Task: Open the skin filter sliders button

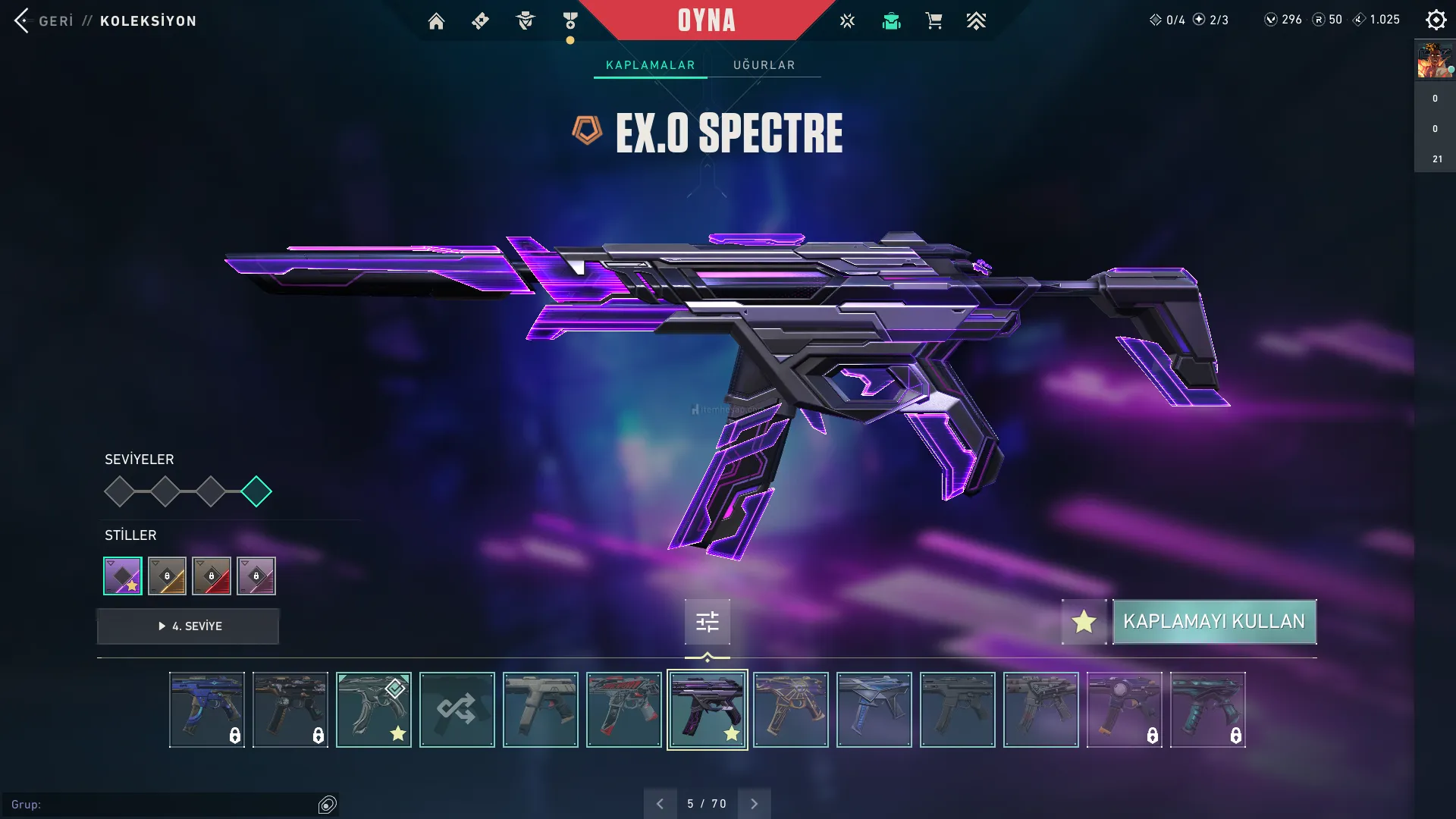Action: [x=707, y=623]
